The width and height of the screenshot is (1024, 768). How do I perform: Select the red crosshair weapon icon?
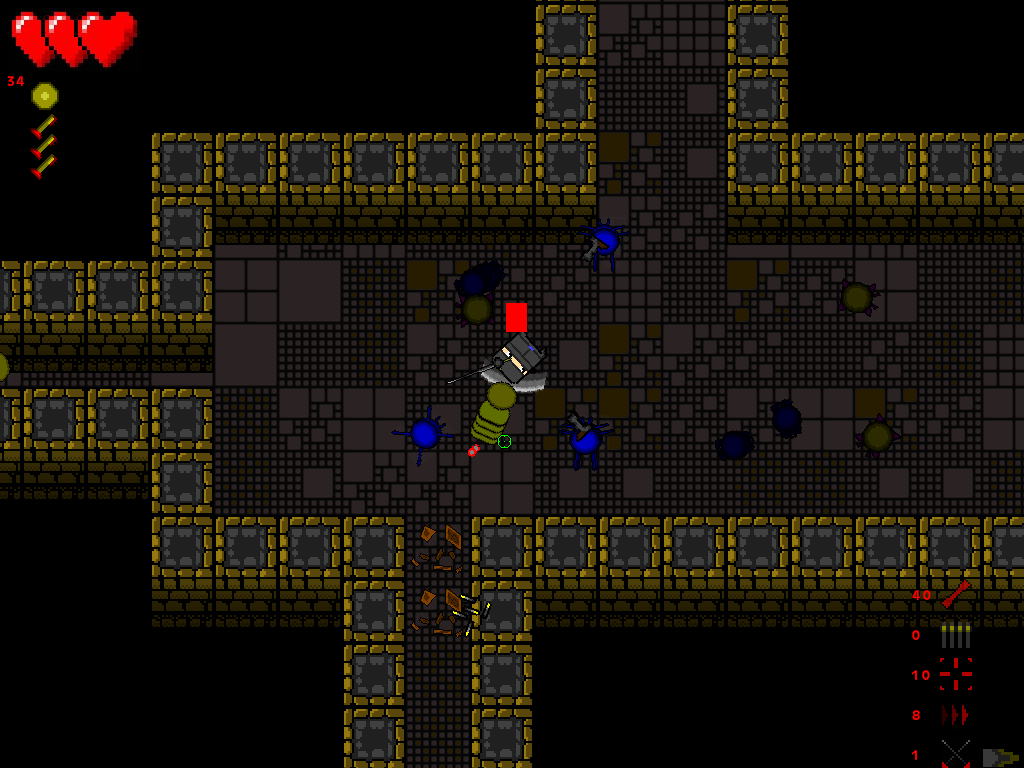[x=955, y=674]
